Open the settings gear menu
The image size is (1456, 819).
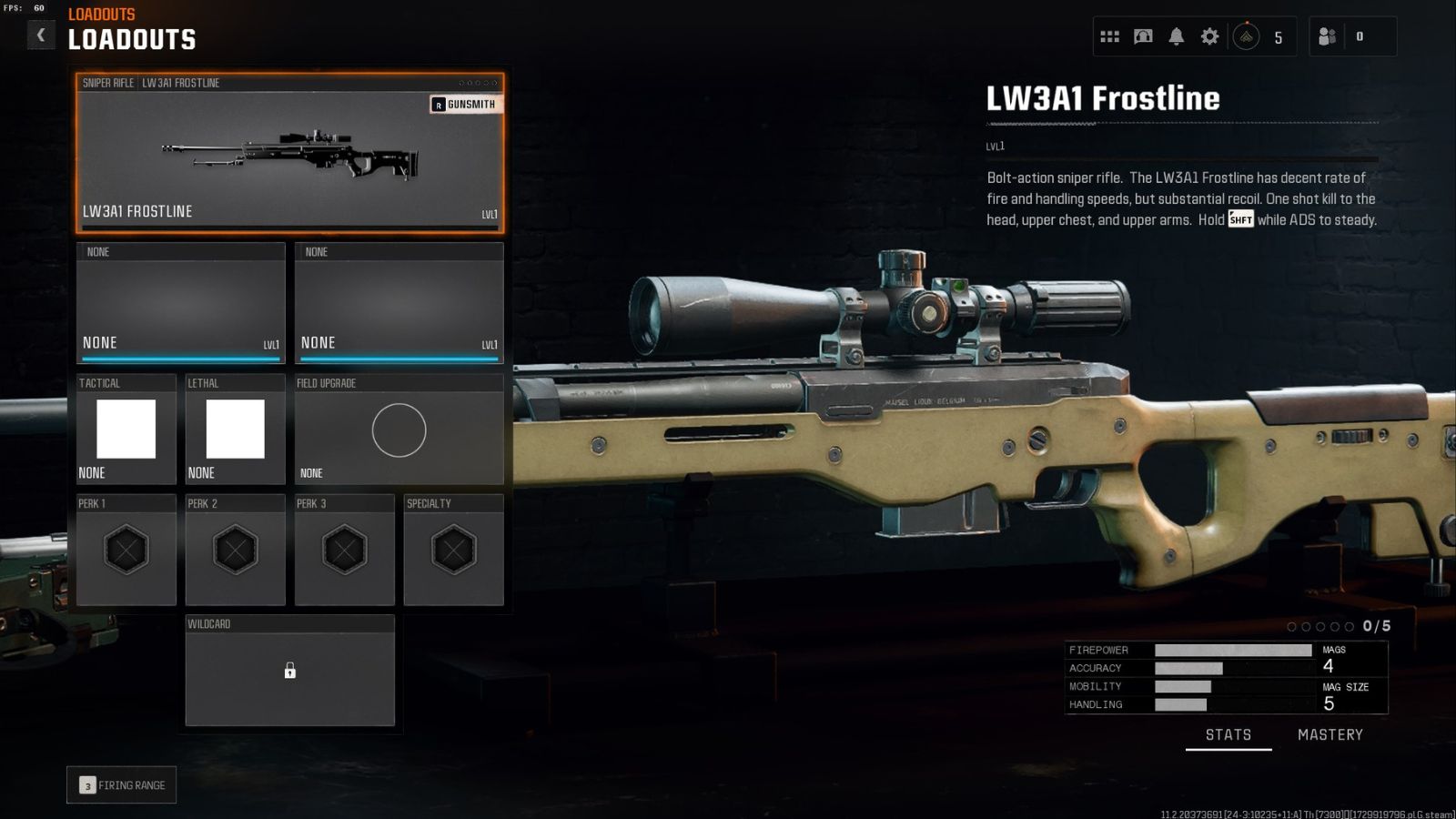(x=1209, y=35)
